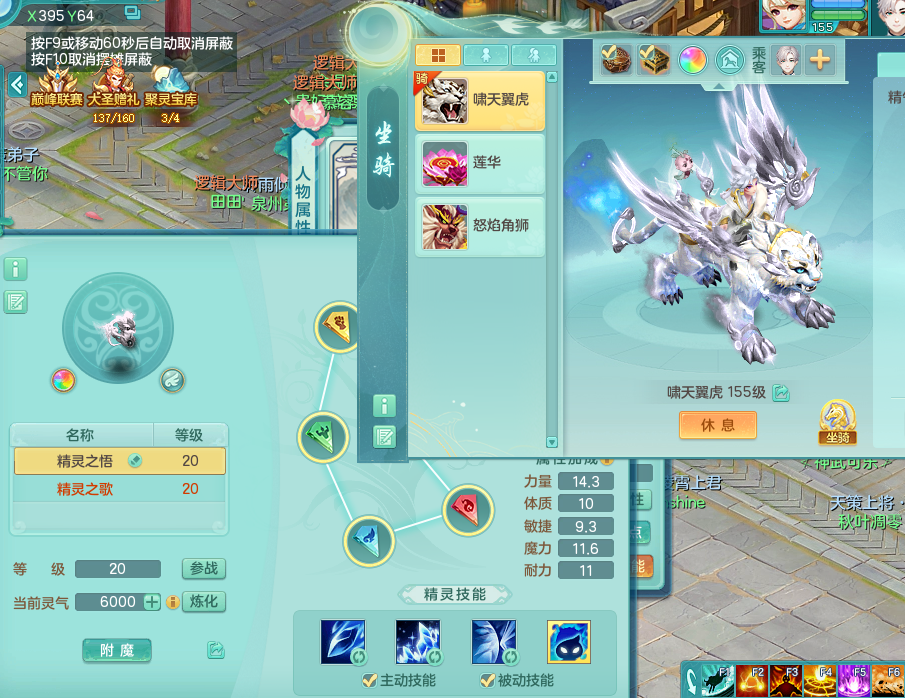Image resolution: width=905 pixels, height=698 pixels.
Task: Toggle the 主动技能 checkbox
Action: click(x=369, y=681)
